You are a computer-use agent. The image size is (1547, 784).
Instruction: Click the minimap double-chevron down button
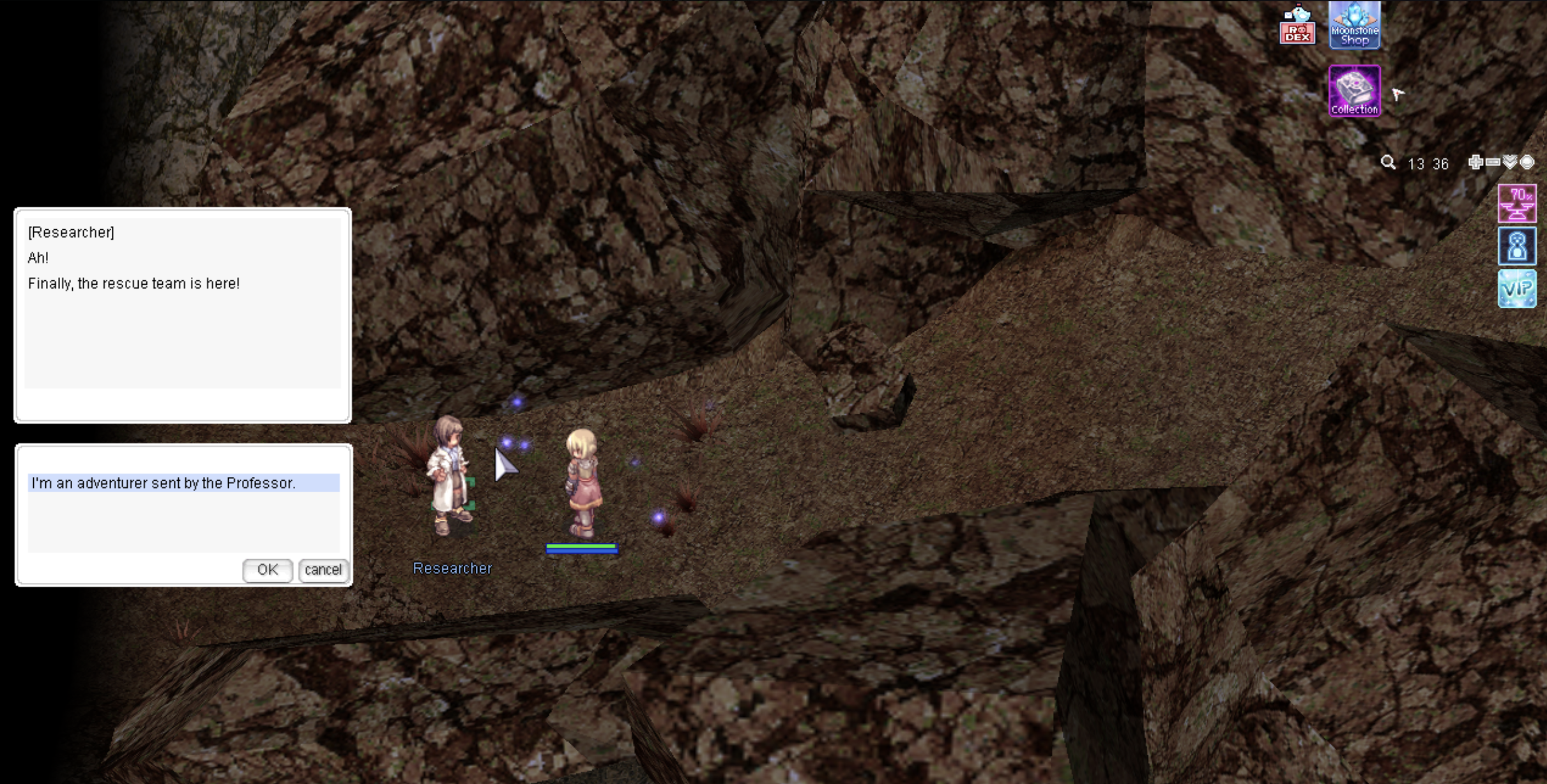click(x=1510, y=162)
